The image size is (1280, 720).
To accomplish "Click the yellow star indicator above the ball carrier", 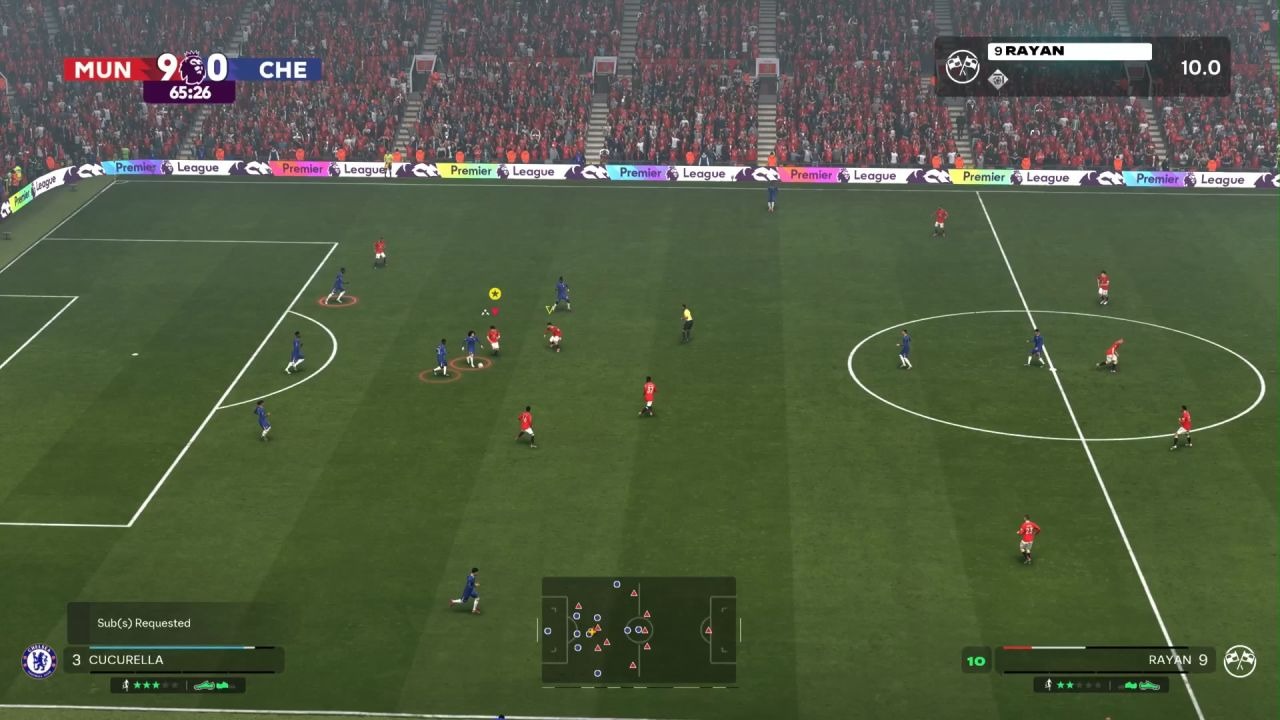I will (x=493, y=292).
